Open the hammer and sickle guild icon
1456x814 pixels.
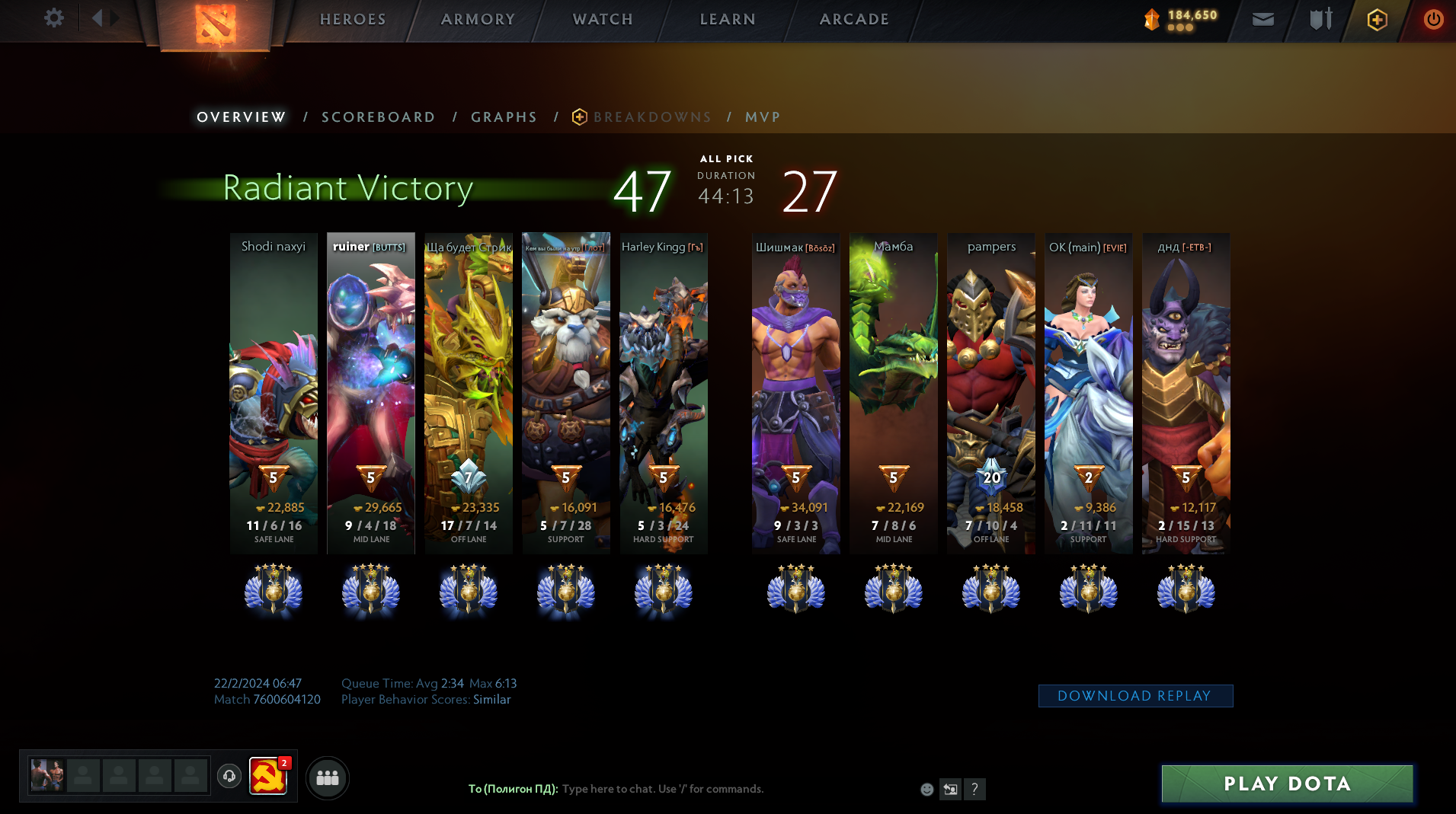[268, 777]
